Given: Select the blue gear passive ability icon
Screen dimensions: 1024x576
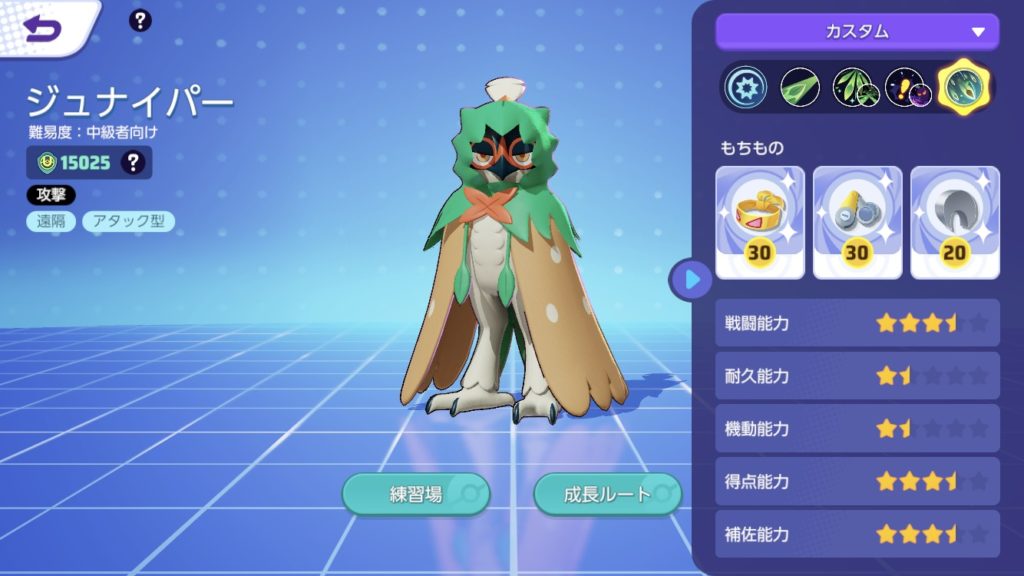Looking at the screenshot, I should tap(747, 88).
